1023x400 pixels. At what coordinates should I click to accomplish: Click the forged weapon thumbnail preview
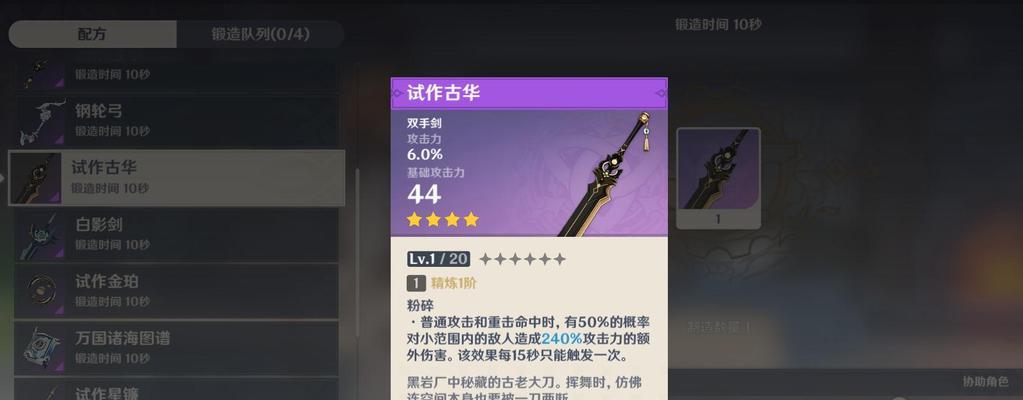(718, 177)
